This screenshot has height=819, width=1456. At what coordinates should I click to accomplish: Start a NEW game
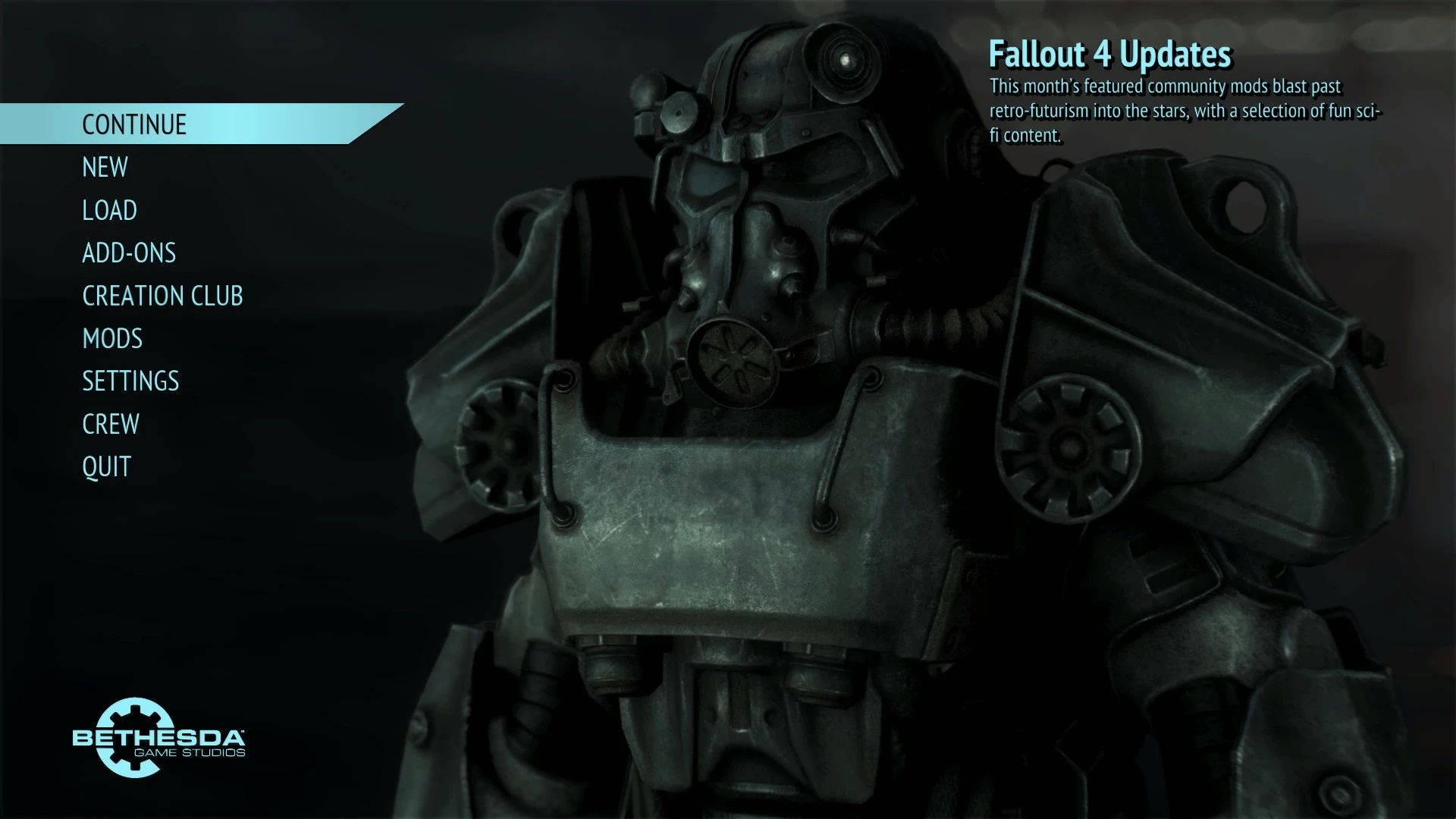point(105,168)
